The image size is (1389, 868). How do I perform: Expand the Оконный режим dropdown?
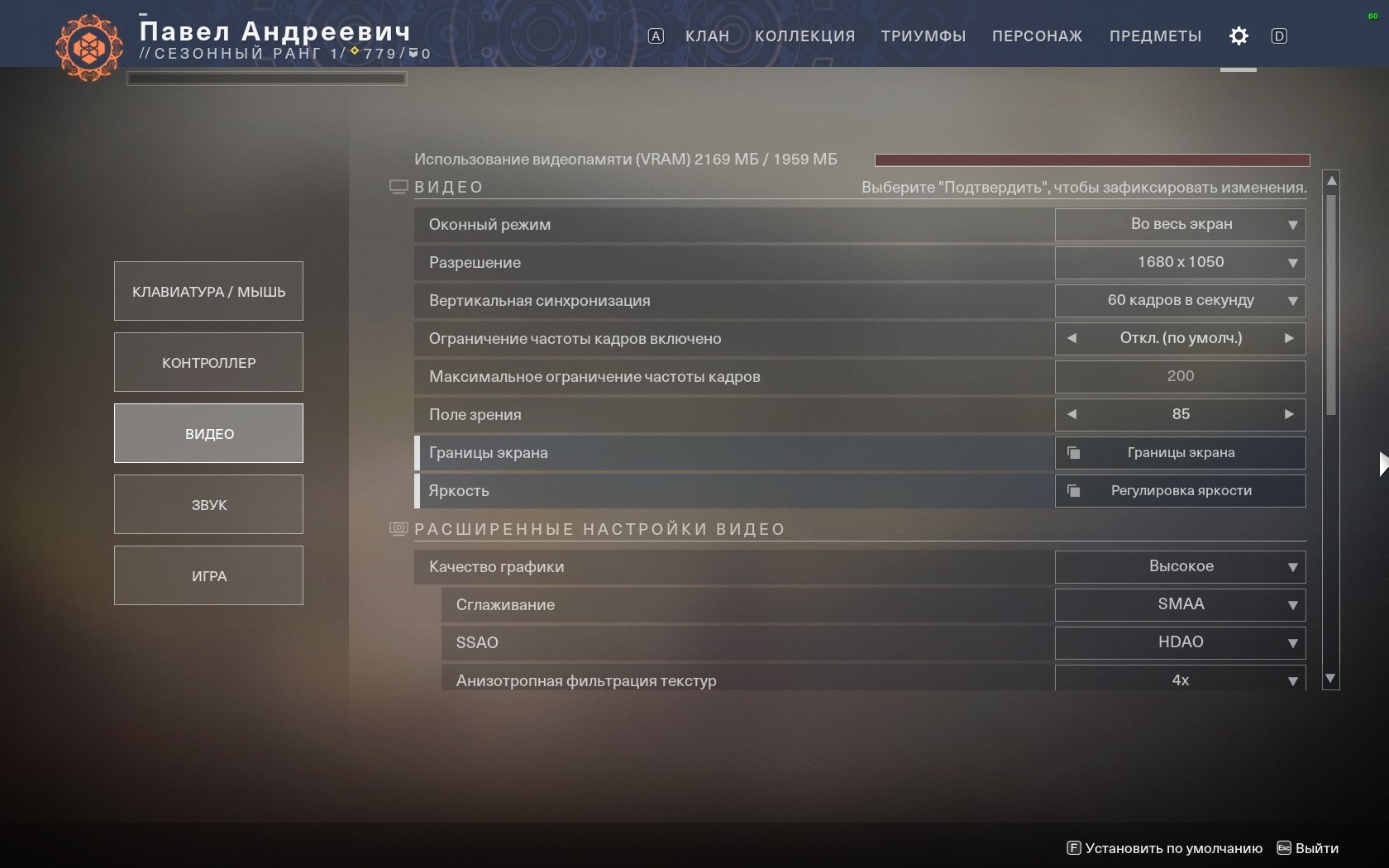(x=1180, y=224)
